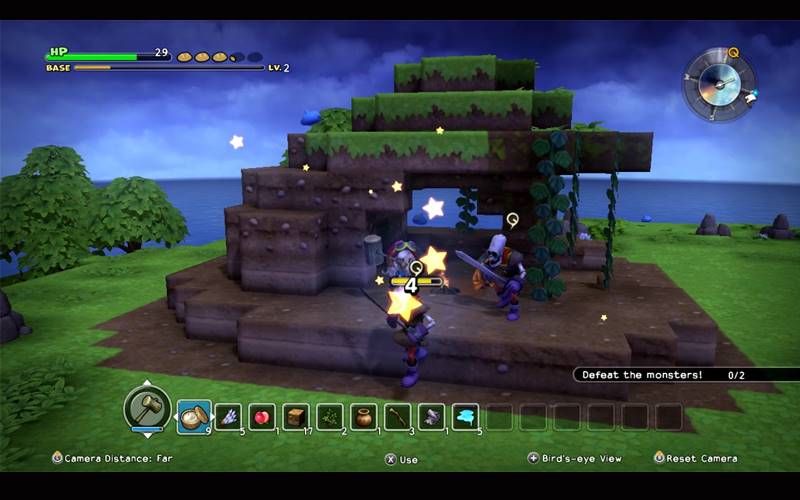Pick the red berry hotbar slot

262,416
